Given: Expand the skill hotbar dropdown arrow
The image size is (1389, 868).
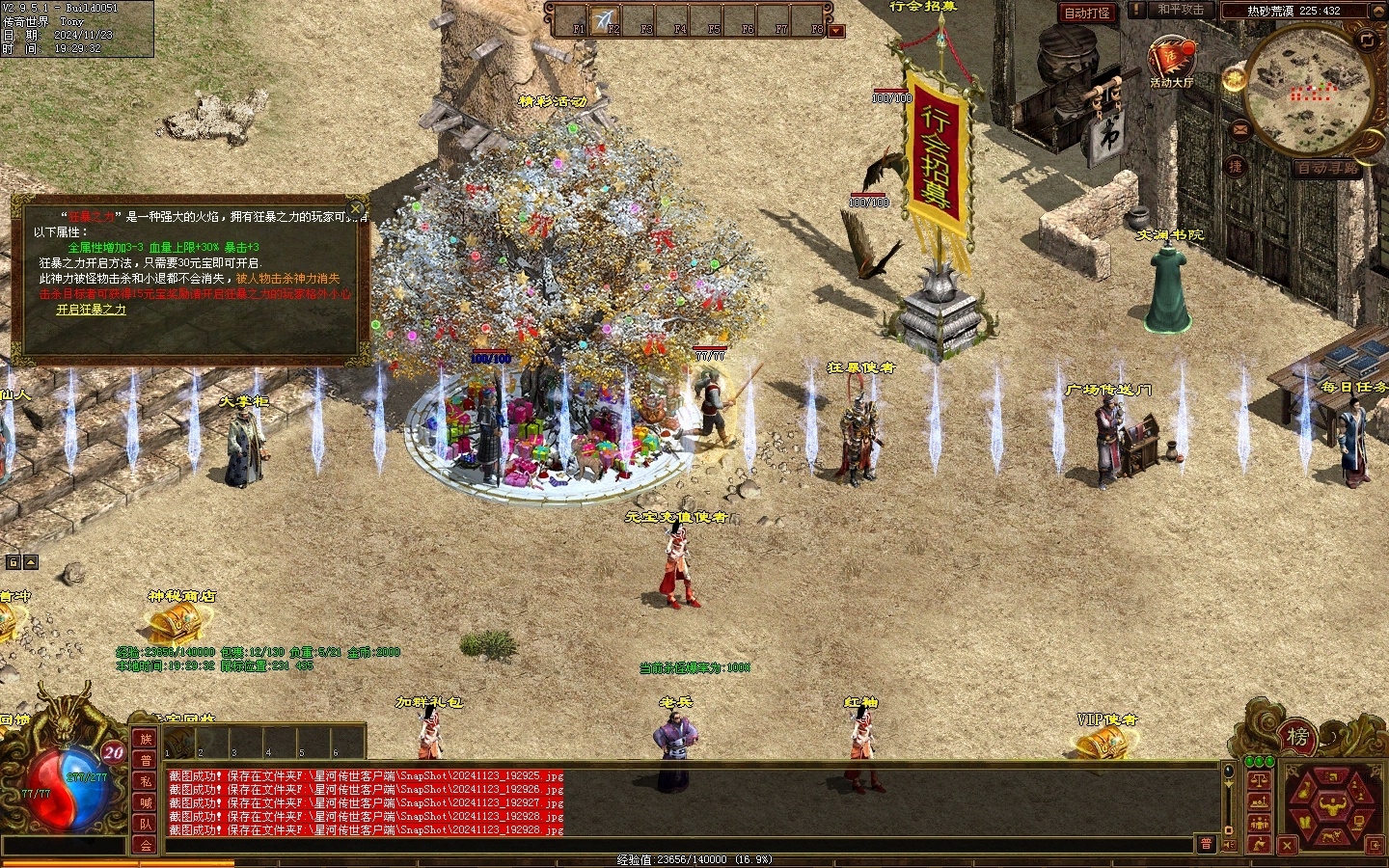Looking at the screenshot, I should click(x=836, y=31).
